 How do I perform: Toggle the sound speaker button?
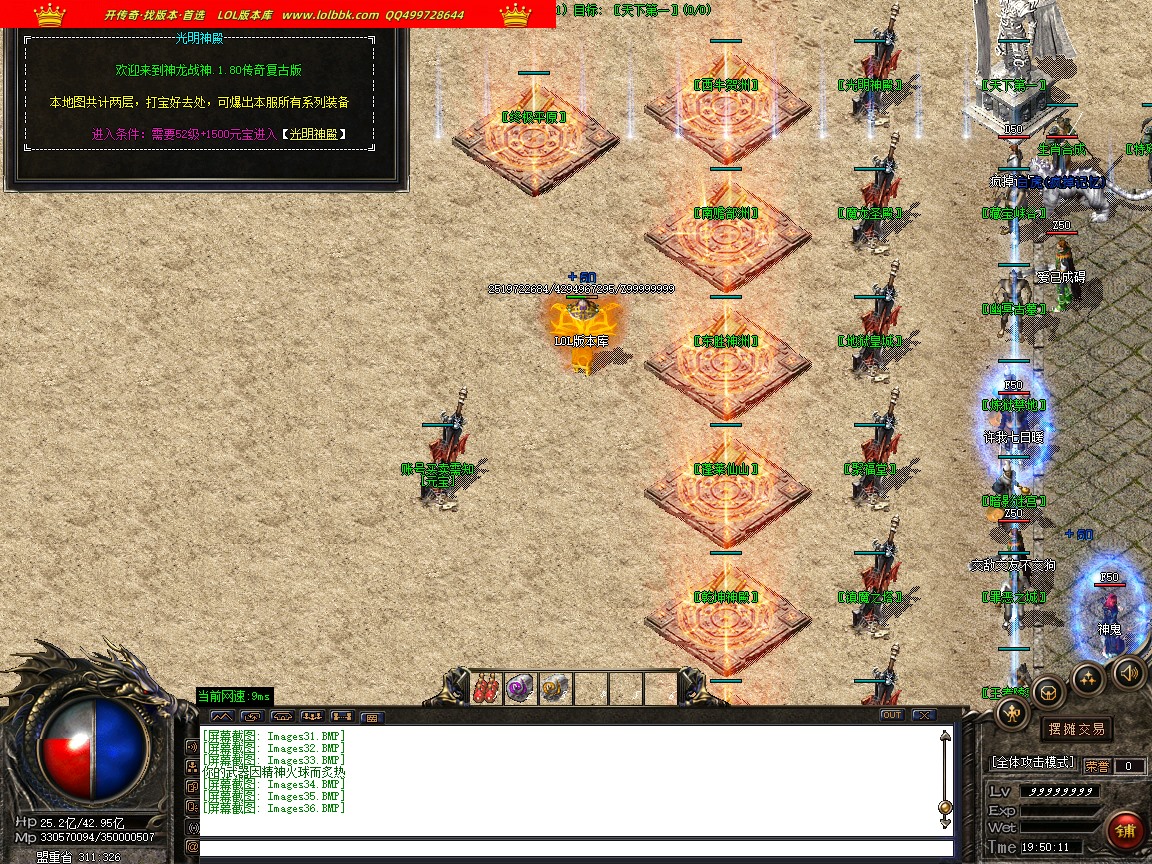1128,671
